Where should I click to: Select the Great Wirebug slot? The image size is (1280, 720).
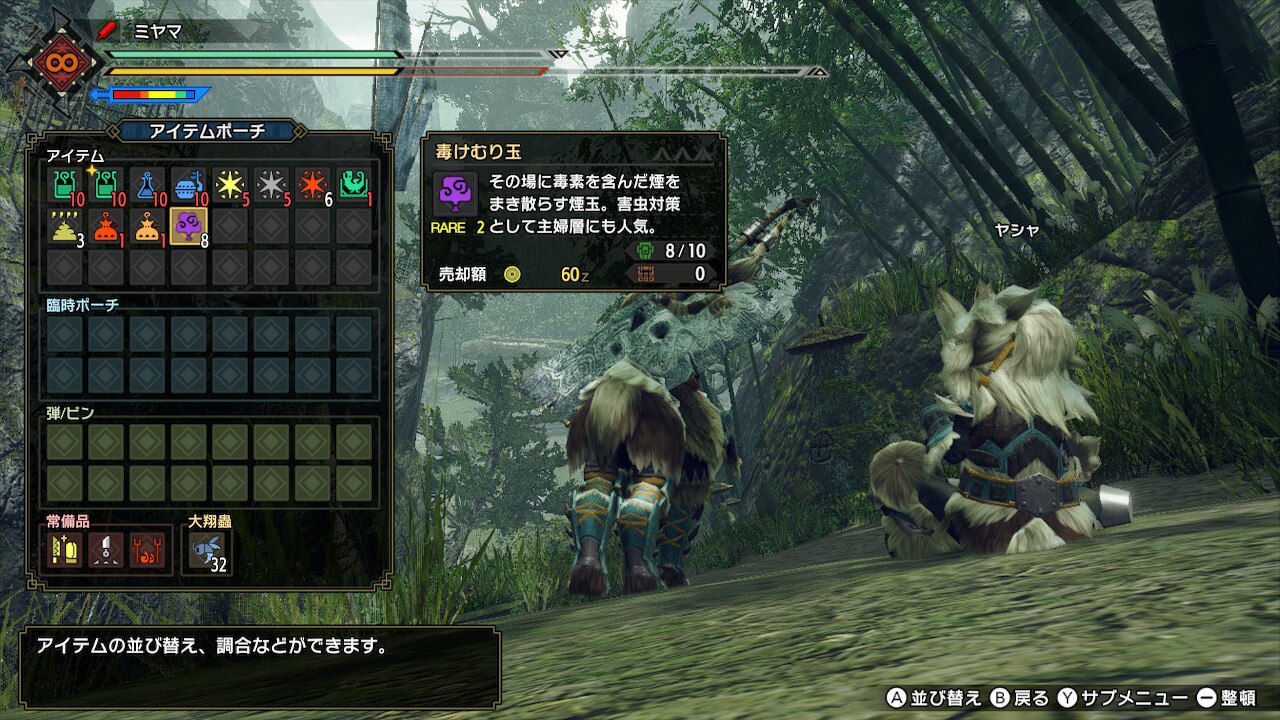click(207, 549)
